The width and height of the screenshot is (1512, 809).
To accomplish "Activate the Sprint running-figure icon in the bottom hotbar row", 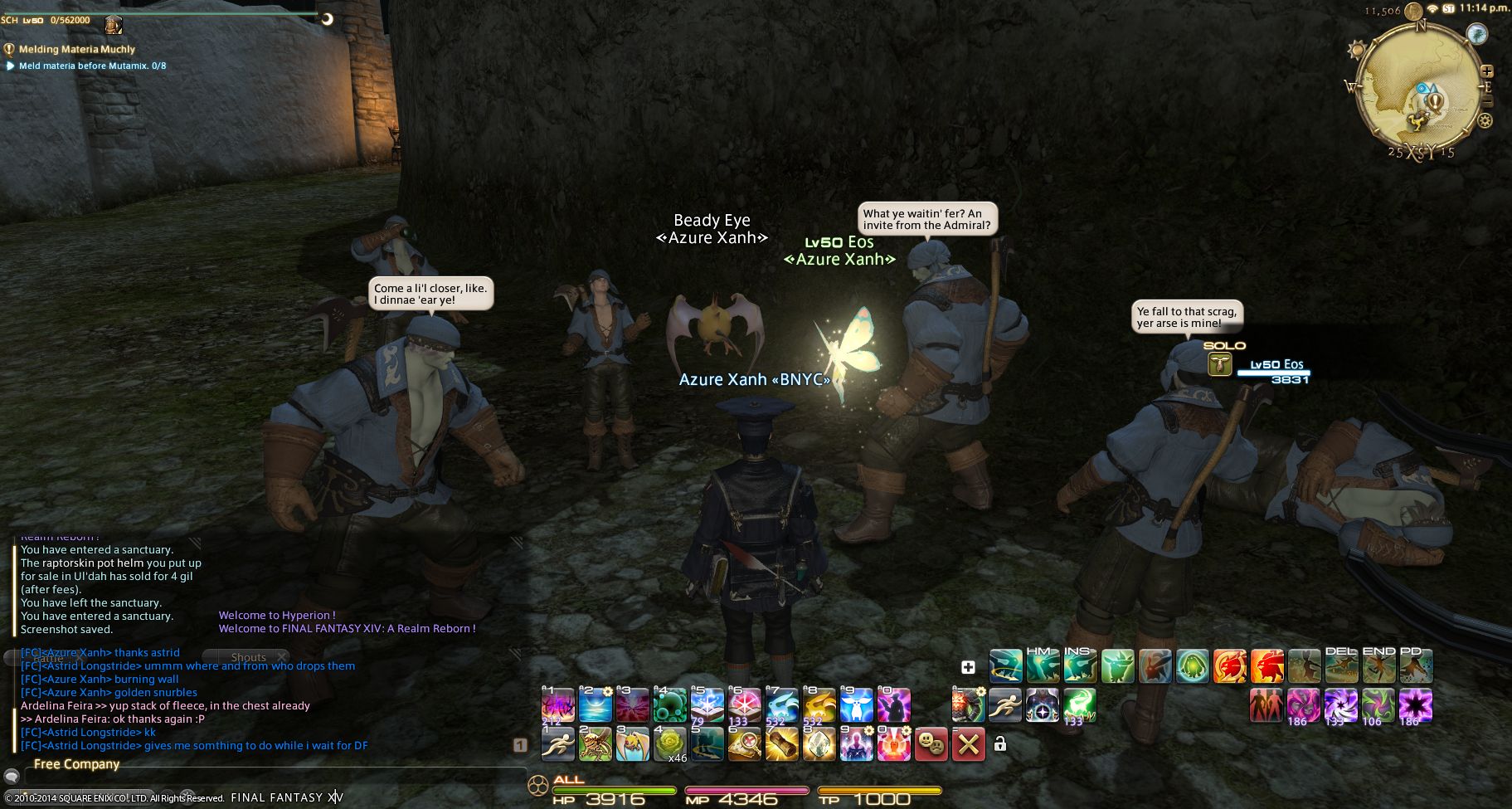I will click(557, 745).
